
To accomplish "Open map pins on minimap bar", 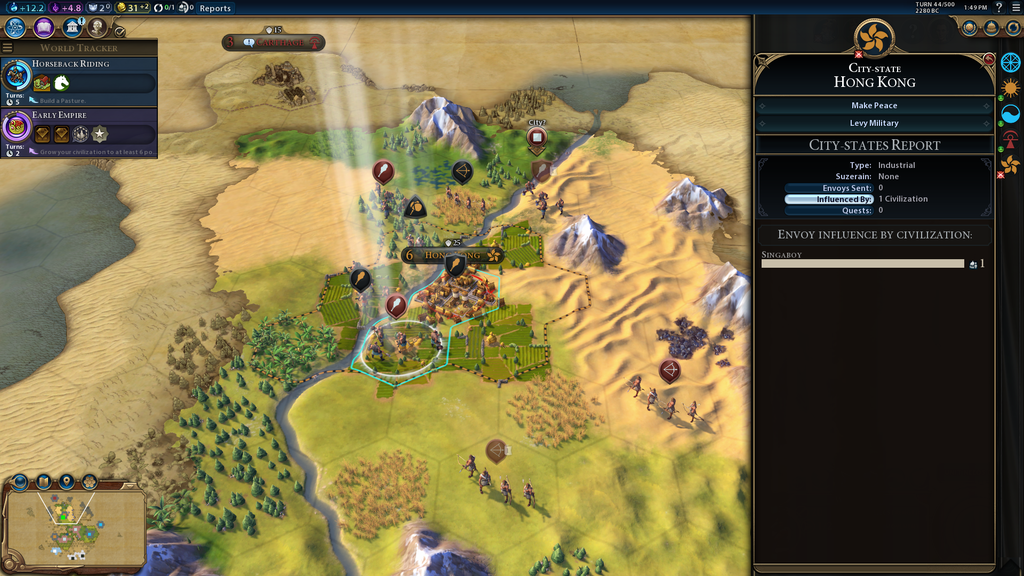I will (x=67, y=482).
